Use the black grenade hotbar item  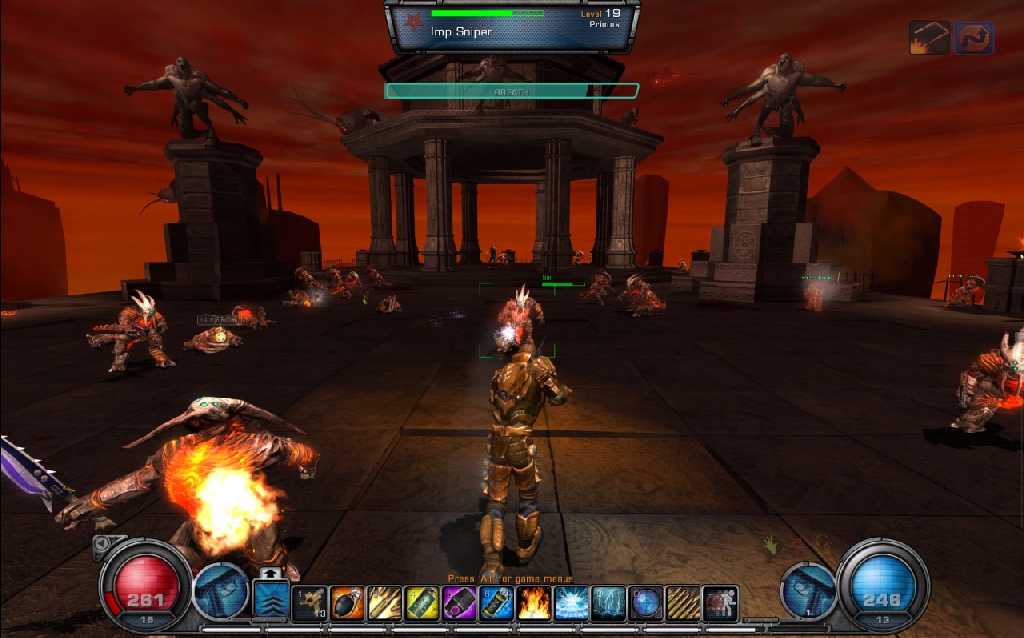pos(347,603)
